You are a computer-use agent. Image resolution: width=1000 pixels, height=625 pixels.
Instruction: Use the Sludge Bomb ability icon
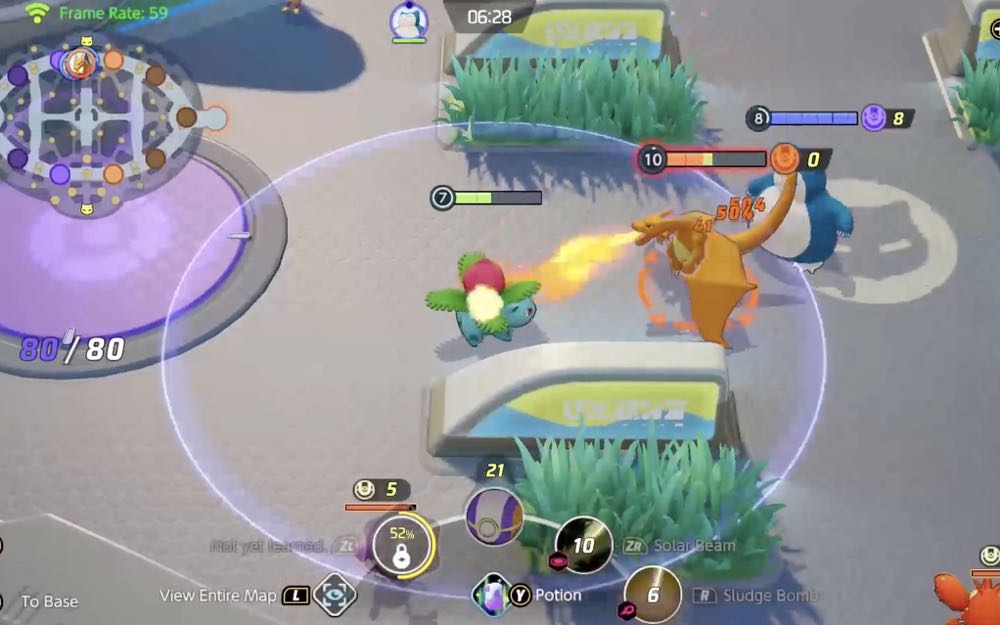coord(652,595)
